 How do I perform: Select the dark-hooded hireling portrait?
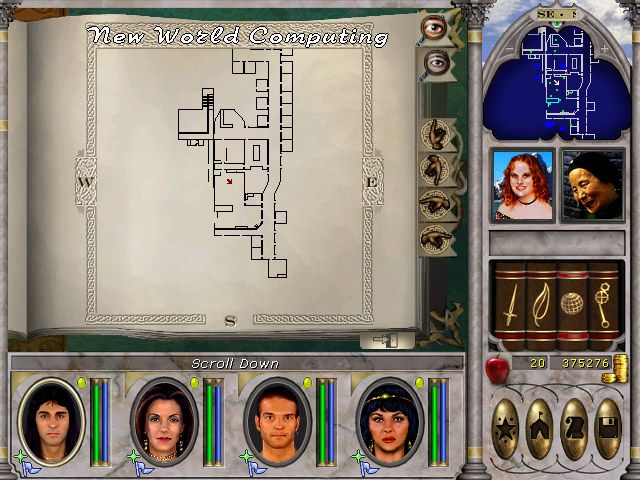coord(591,186)
